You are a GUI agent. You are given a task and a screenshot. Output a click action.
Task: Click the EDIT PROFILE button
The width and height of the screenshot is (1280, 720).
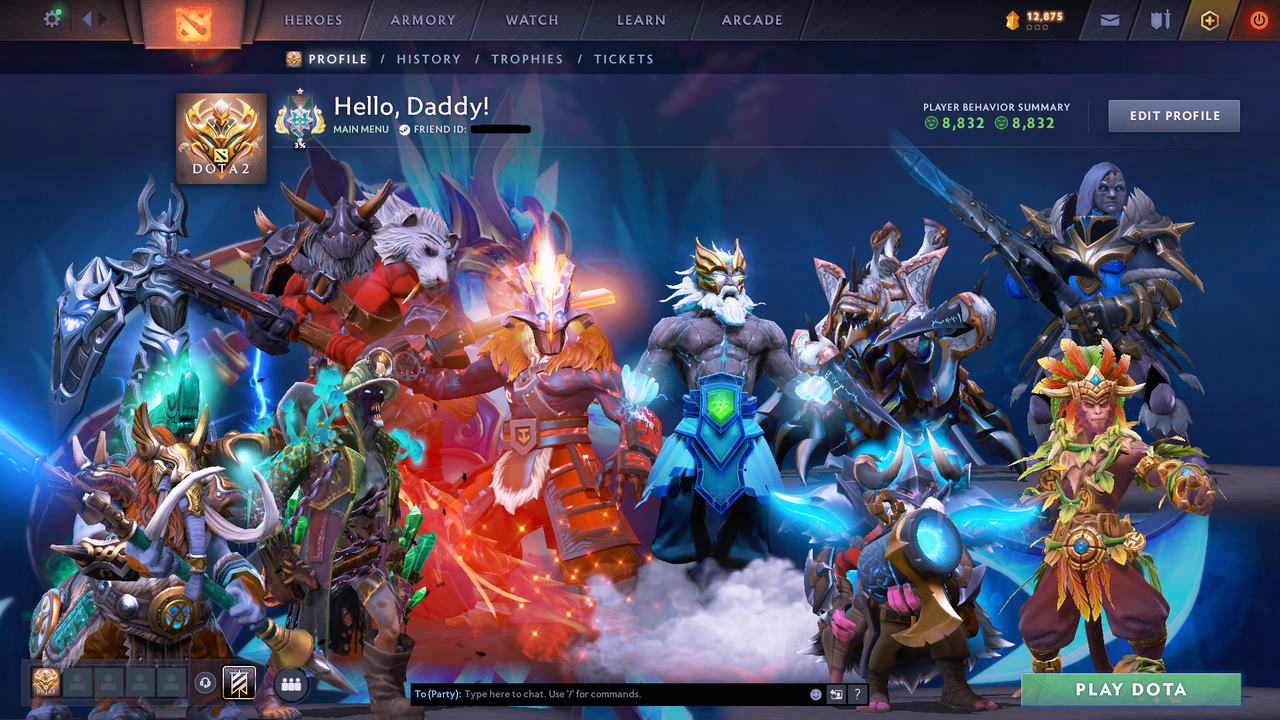tap(1173, 115)
